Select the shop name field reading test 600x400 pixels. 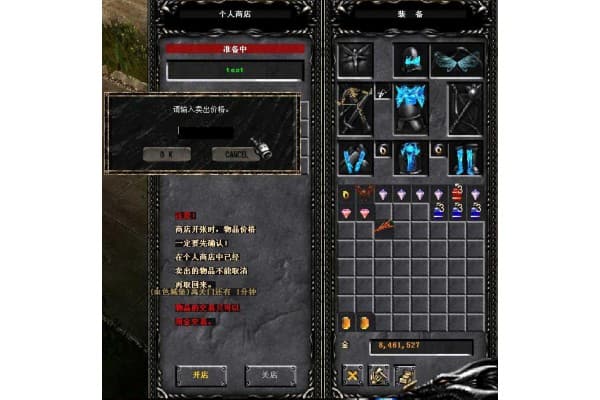tap(235, 70)
